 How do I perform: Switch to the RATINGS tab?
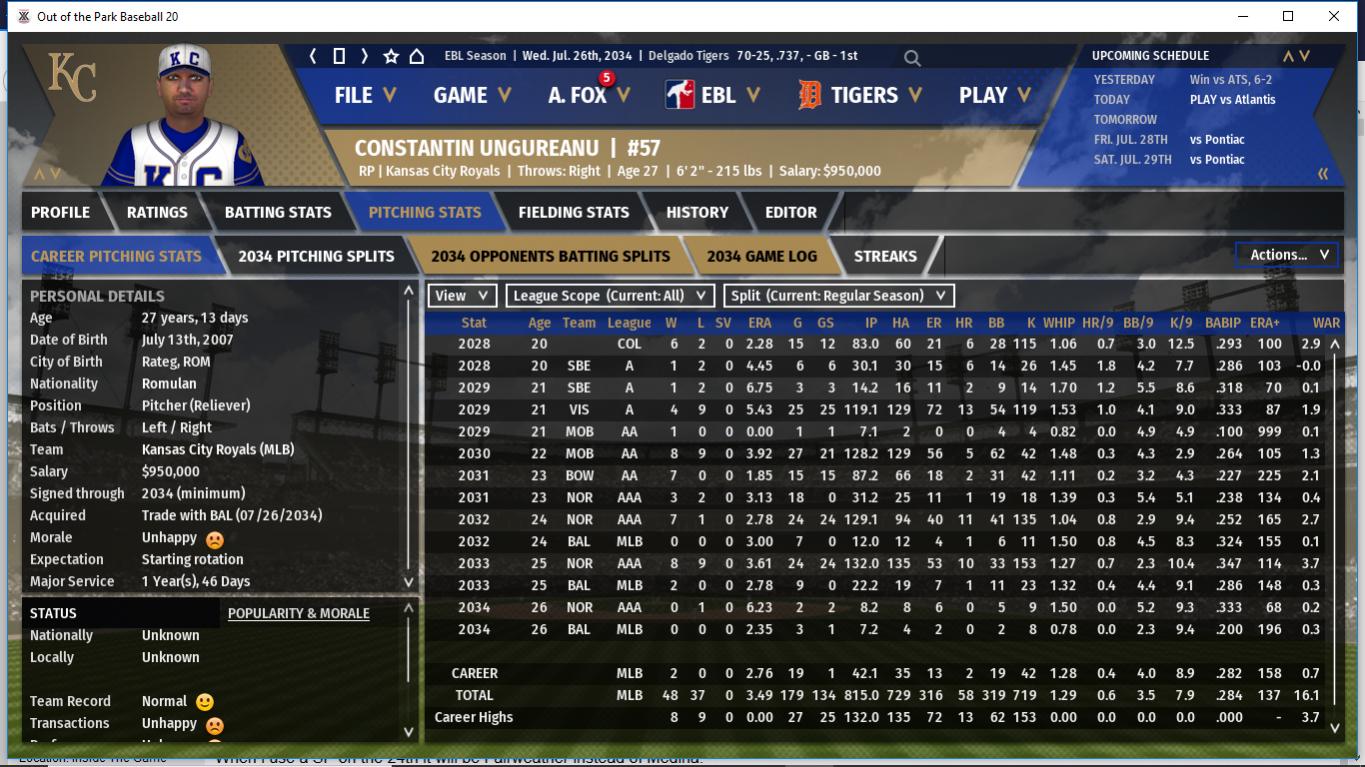click(x=157, y=212)
